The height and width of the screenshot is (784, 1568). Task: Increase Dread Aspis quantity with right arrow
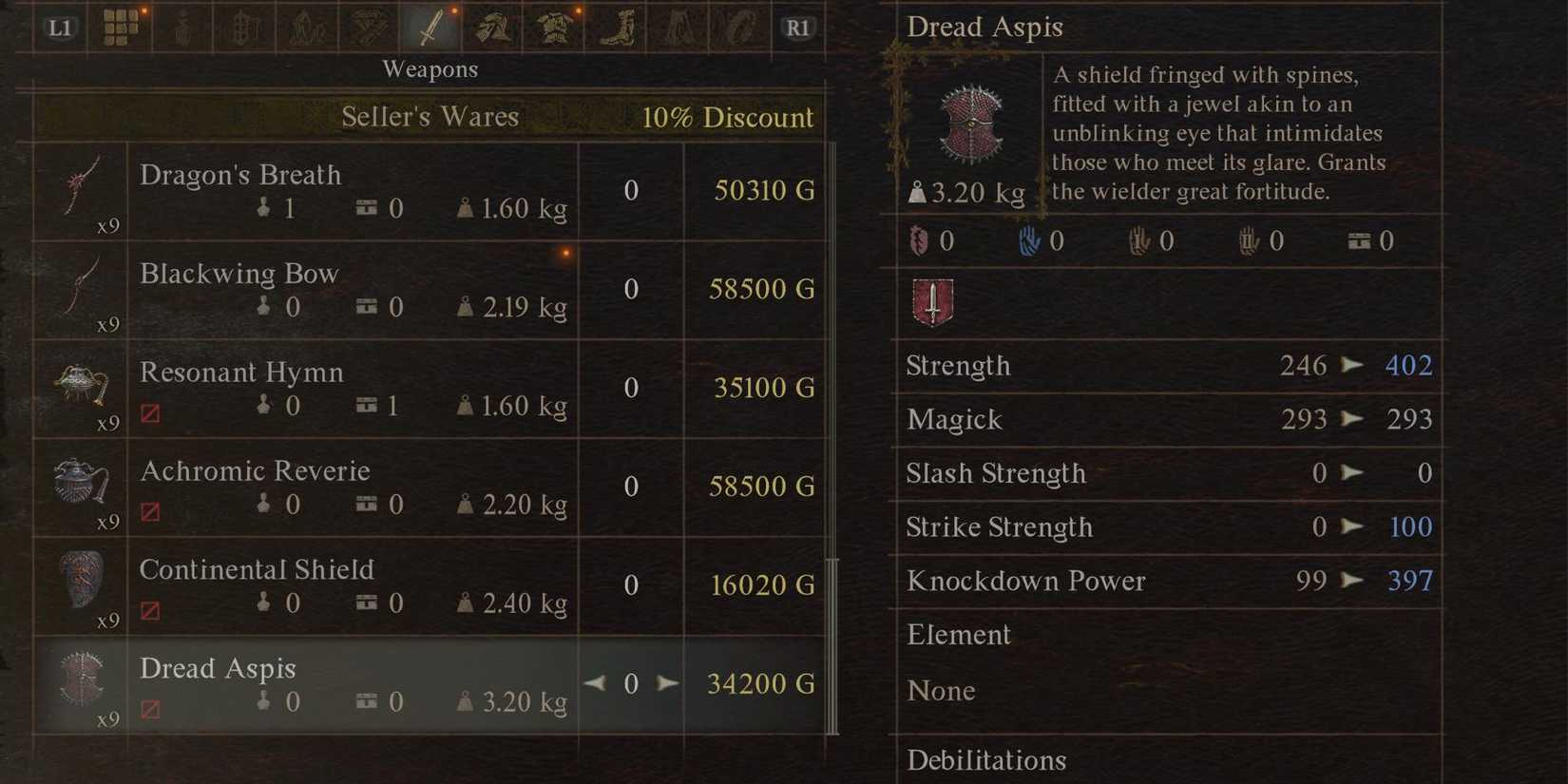(x=668, y=683)
